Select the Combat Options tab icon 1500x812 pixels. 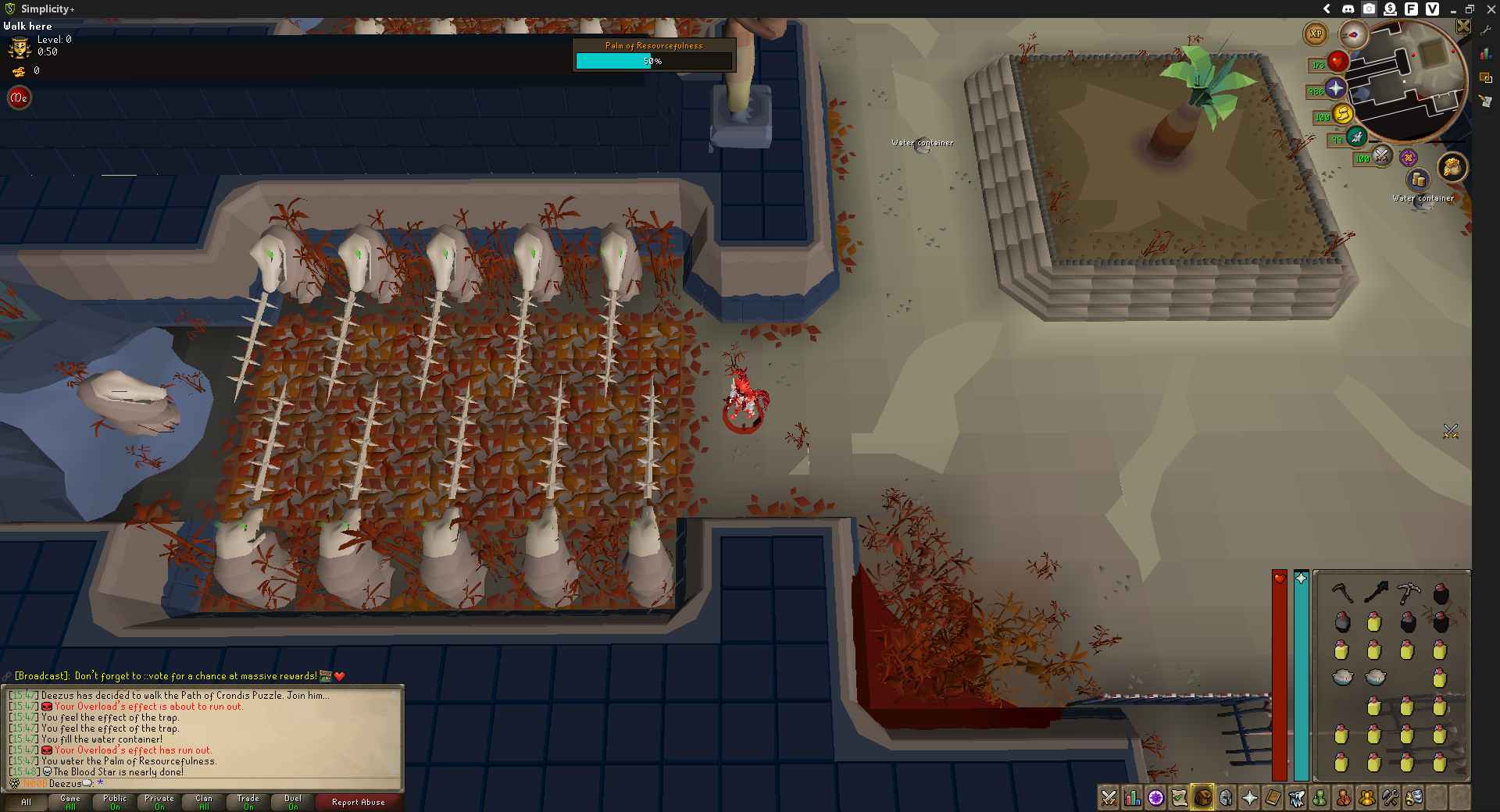pyautogui.click(x=1108, y=798)
